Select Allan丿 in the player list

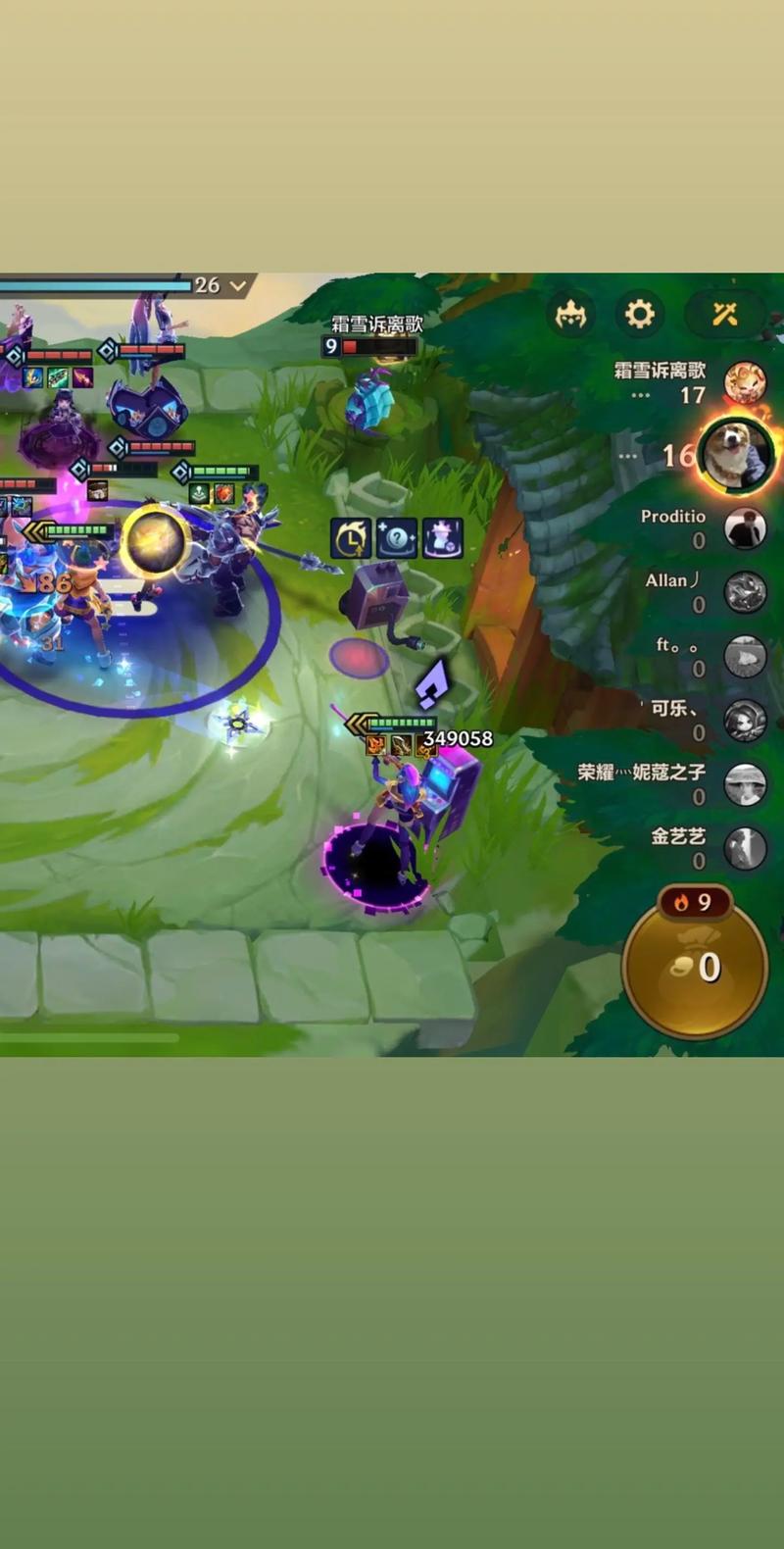point(745,592)
